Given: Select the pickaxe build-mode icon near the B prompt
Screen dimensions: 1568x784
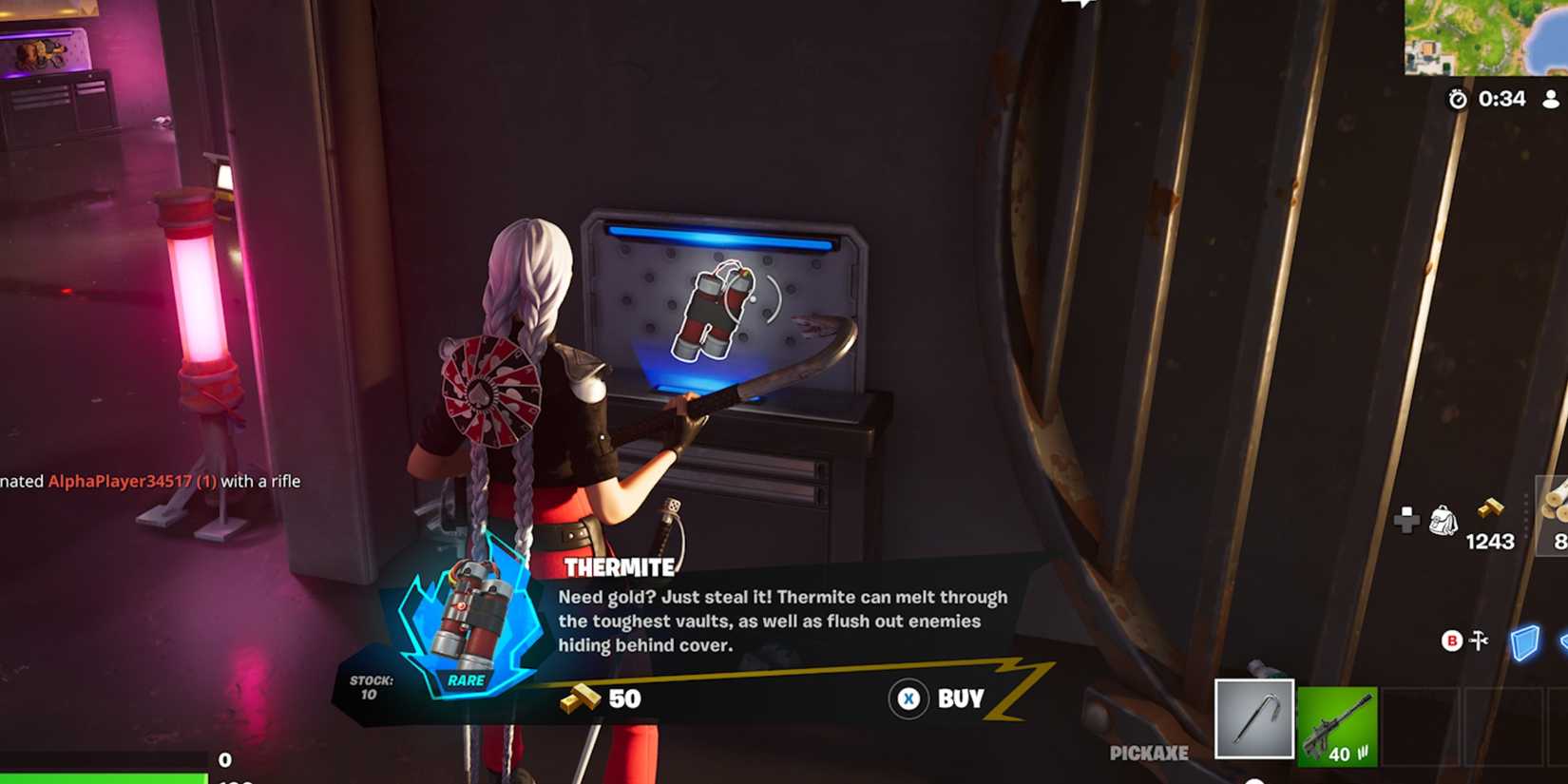Looking at the screenshot, I should tap(1479, 639).
